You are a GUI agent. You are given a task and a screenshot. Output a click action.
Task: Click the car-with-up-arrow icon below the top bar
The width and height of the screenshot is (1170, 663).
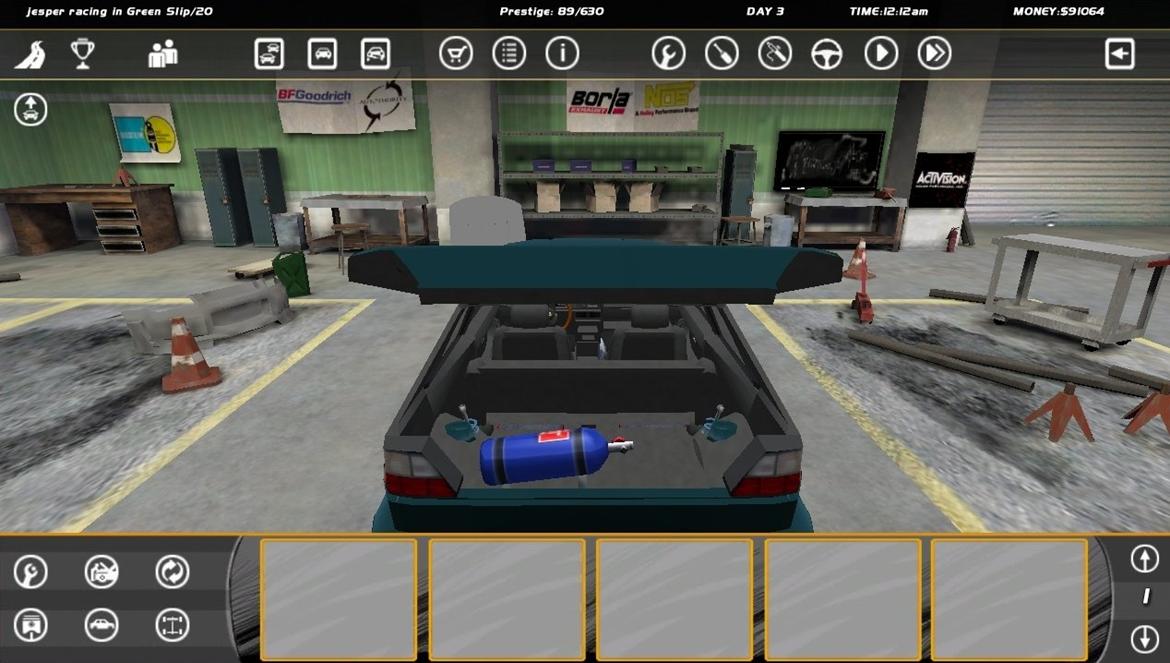(x=31, y=109)
